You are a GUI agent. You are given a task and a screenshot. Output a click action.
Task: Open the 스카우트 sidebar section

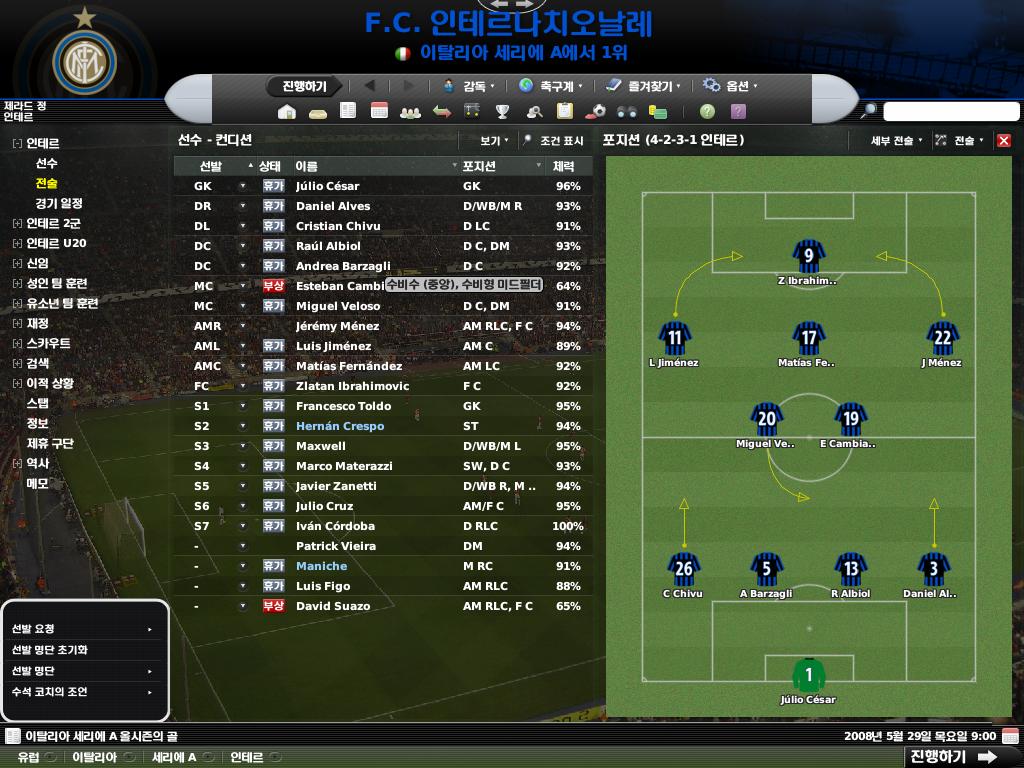point(48,344)
